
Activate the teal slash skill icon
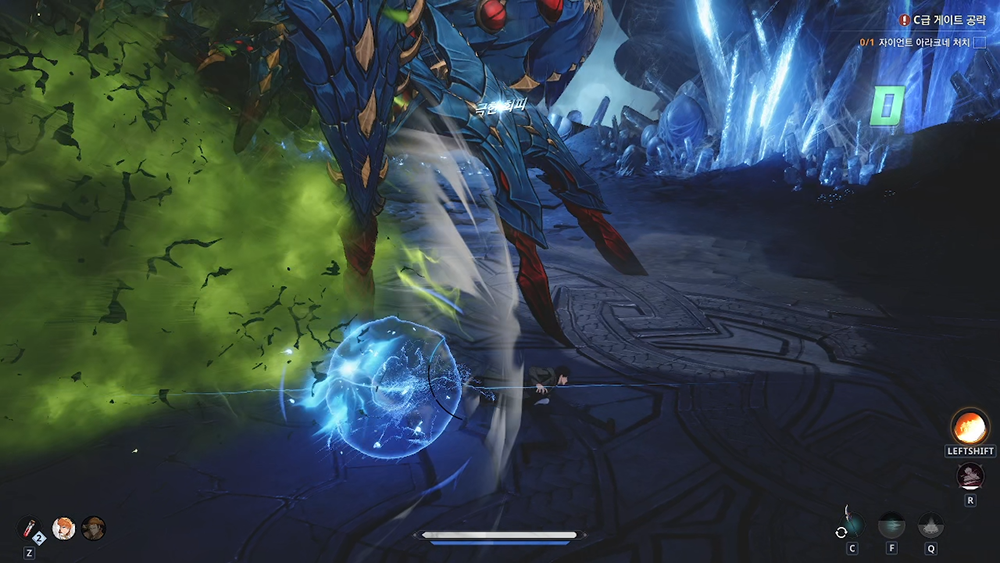tap(891, 524)
